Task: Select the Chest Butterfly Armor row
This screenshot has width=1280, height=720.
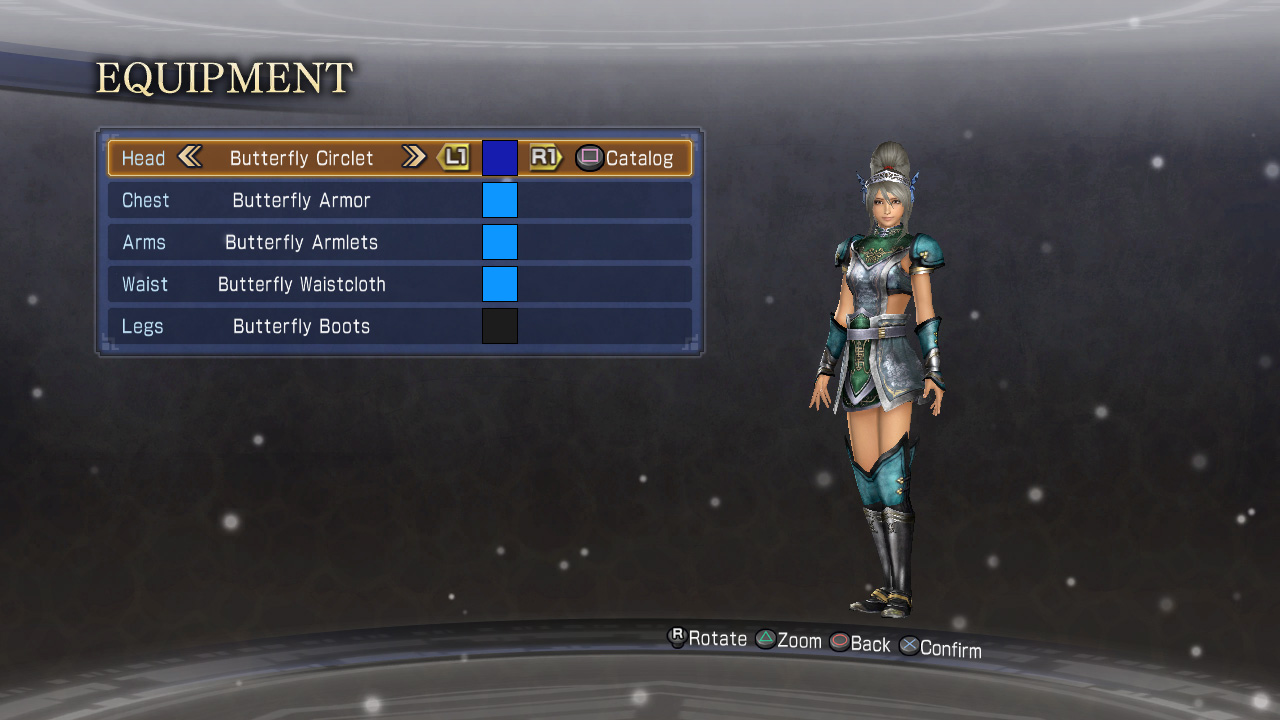Action: pos(301,200)
